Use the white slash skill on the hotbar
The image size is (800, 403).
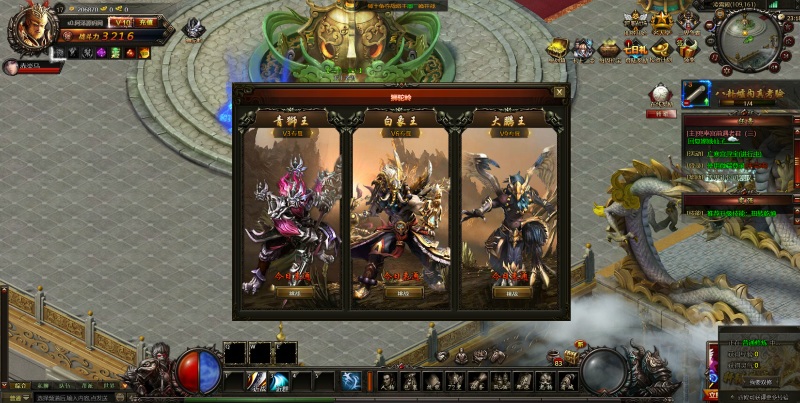tap(258, 381)
